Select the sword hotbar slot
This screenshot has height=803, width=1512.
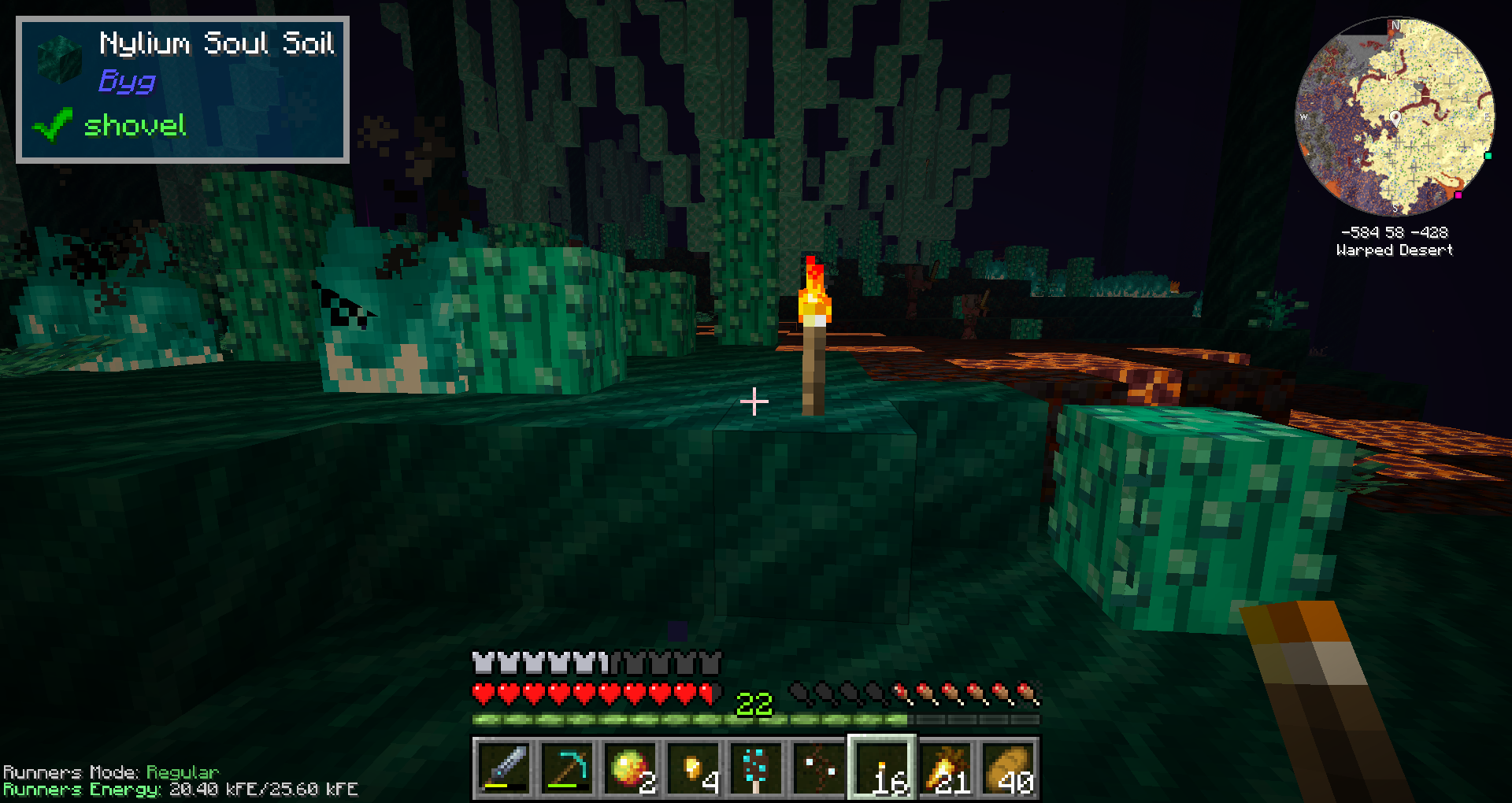(x=504, y=768)
